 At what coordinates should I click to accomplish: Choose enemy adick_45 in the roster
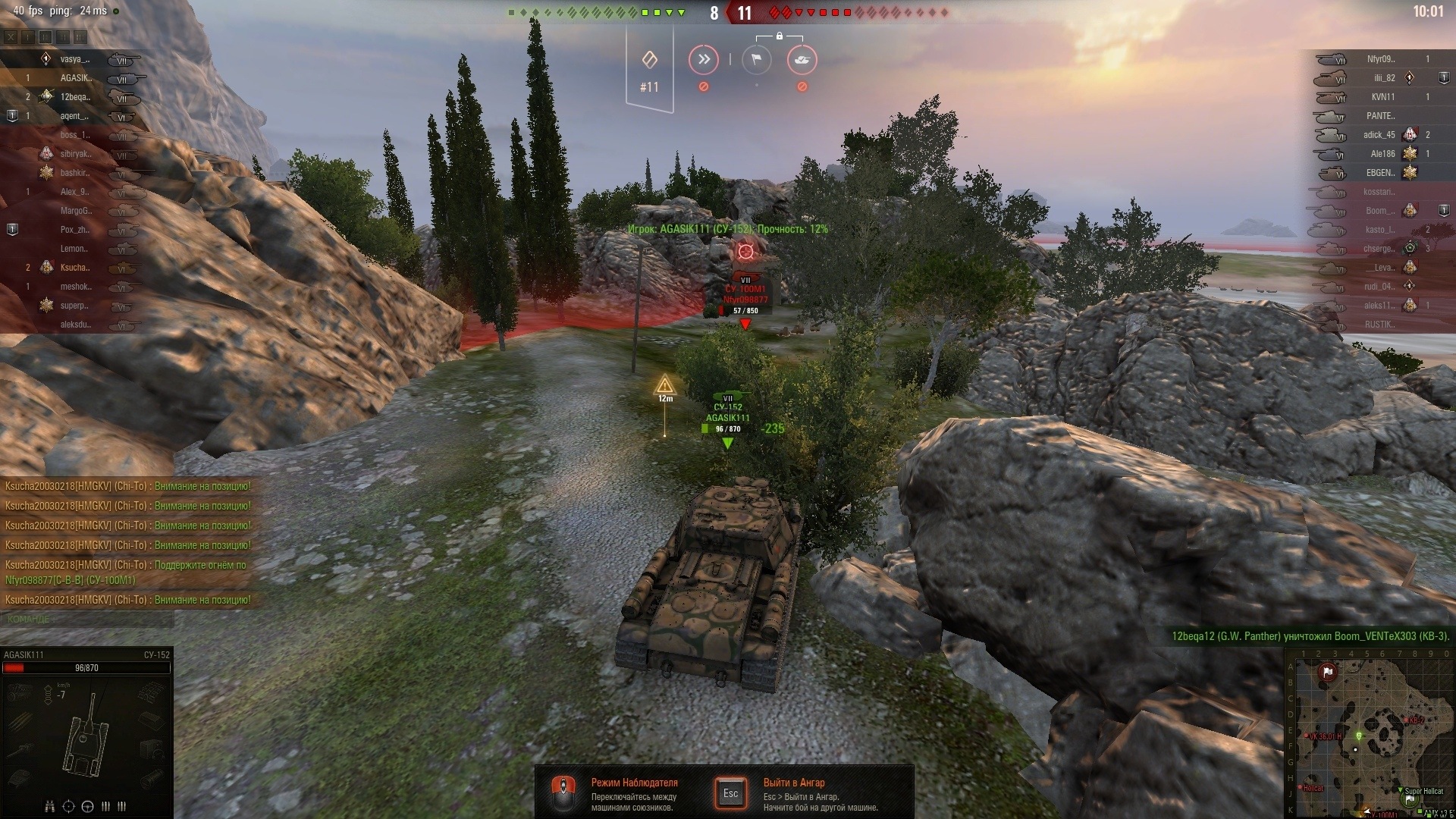(x=1379, y=135)
